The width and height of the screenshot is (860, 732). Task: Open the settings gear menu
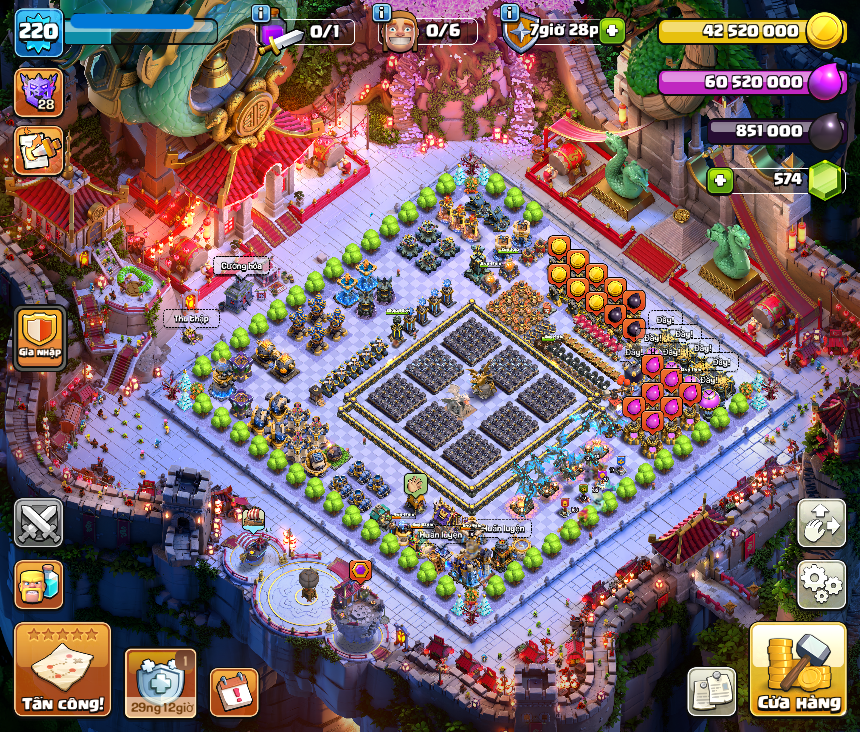click(821, 583)
